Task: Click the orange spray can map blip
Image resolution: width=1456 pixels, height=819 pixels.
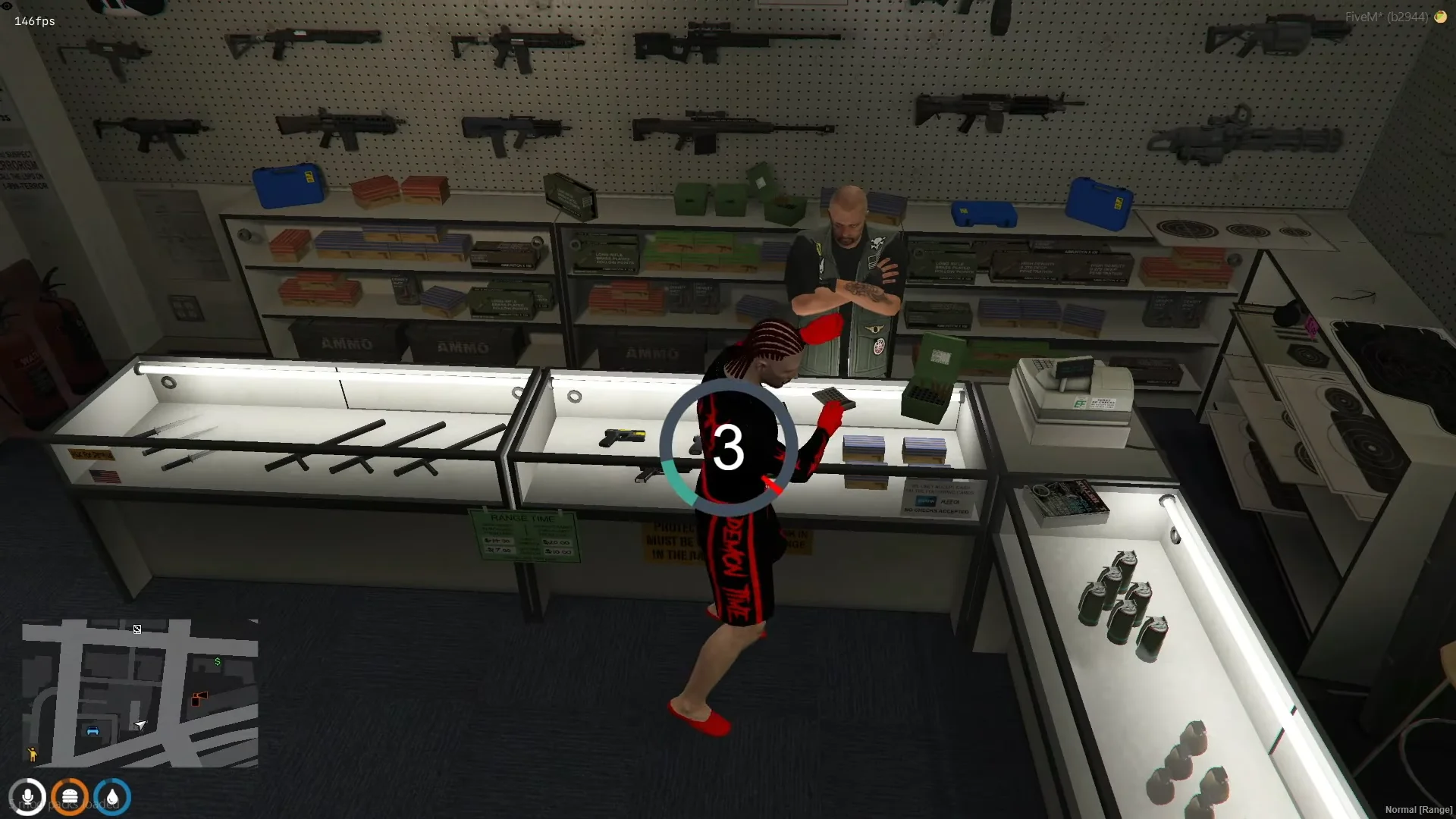Action: click(x=199, y=698)
